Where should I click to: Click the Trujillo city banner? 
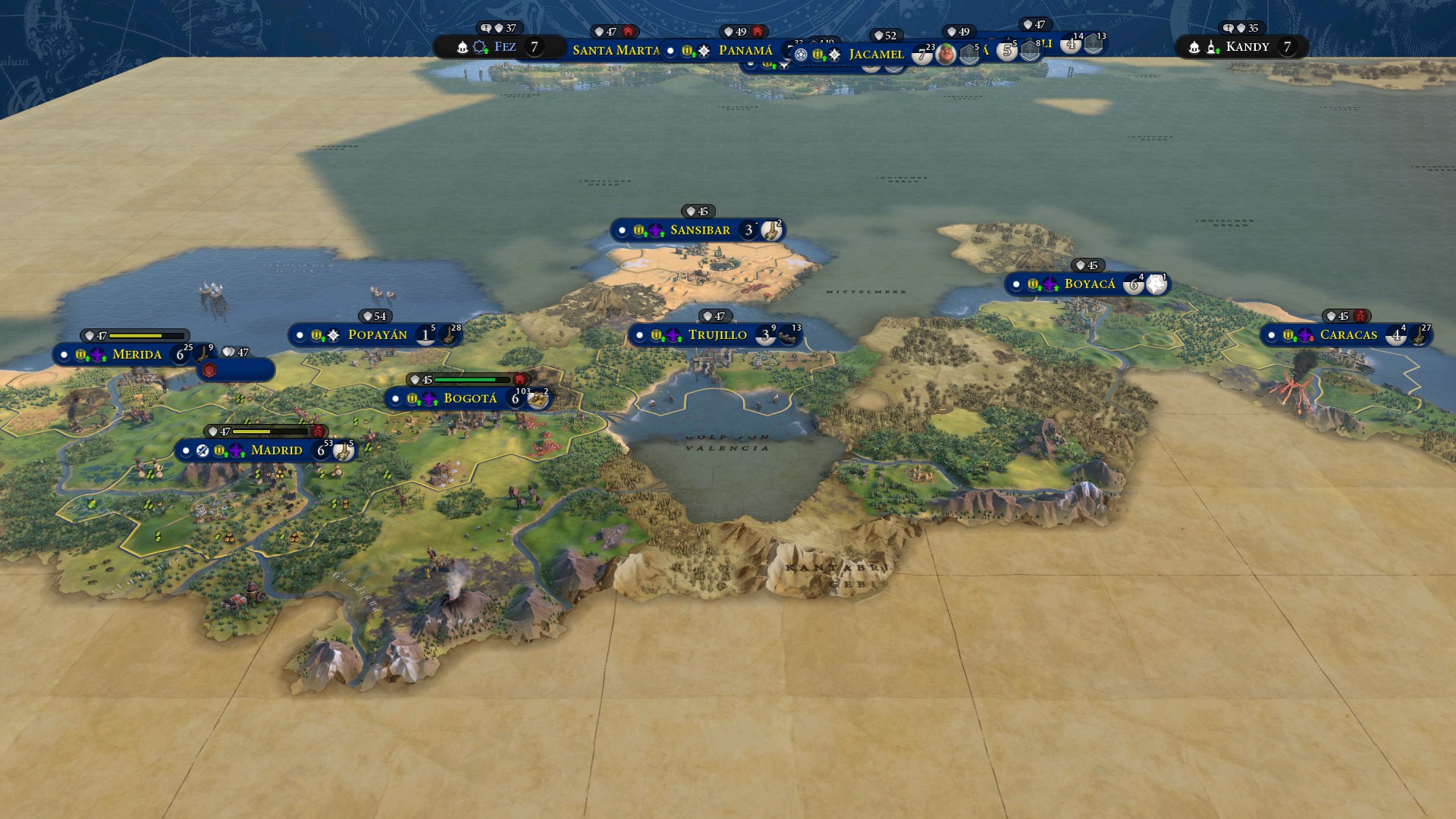pyautogui.click(x=717, y=334)
